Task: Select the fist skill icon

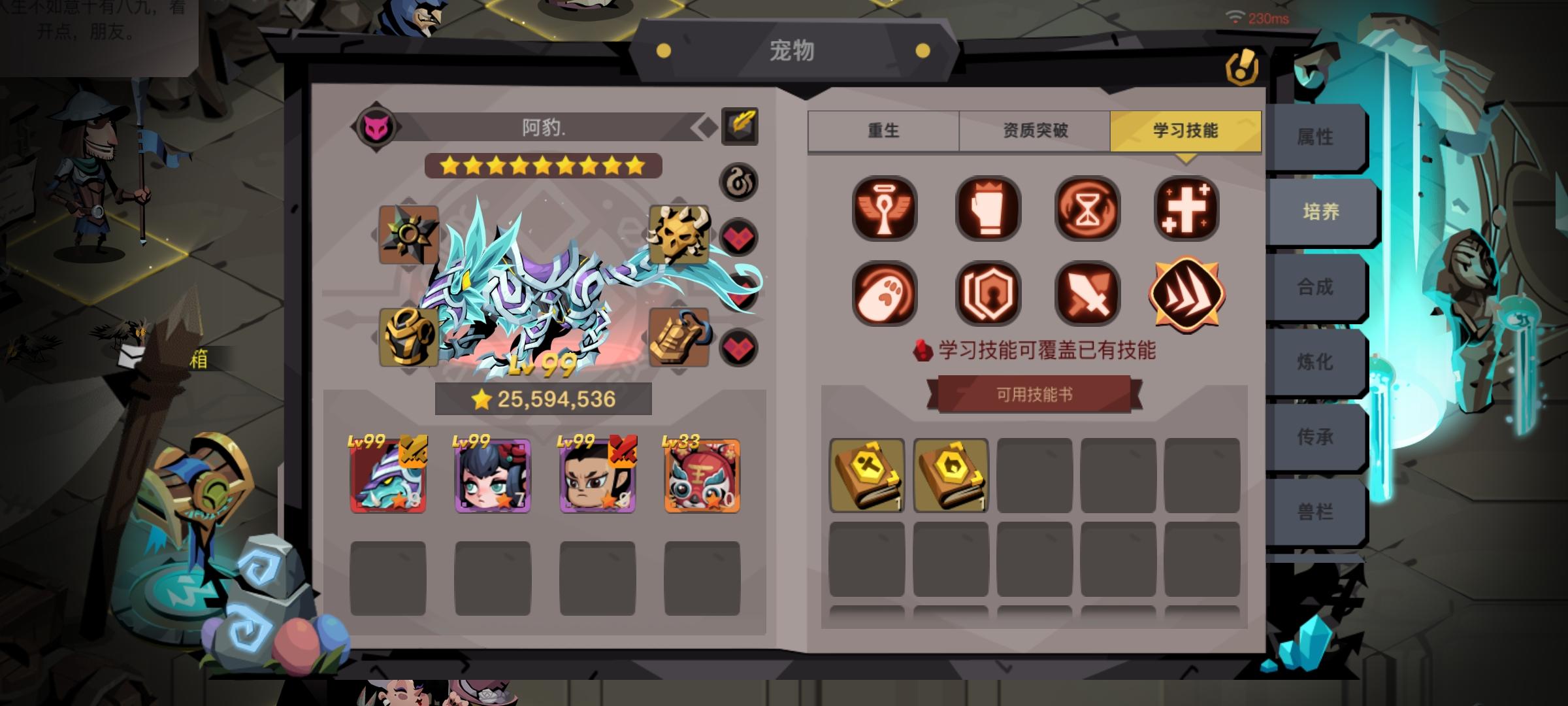Action: coord(985,208)
